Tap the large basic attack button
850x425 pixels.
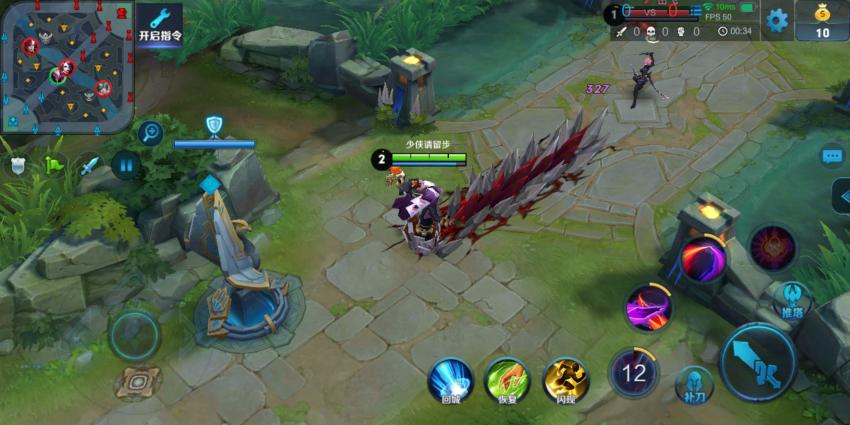(x=757, y=361)
